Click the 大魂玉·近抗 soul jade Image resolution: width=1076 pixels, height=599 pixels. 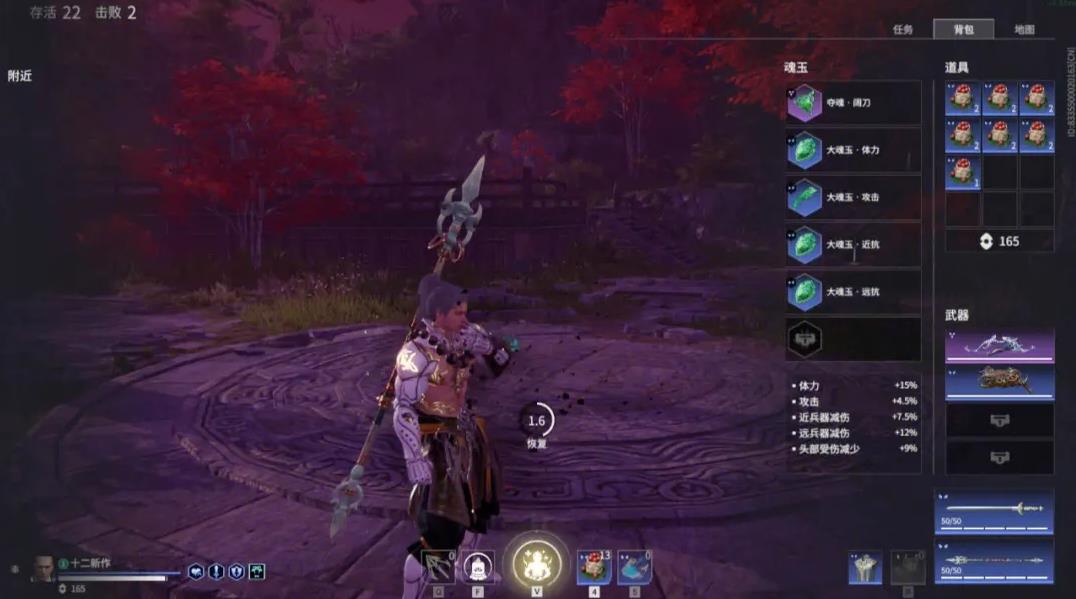[853, 244]
